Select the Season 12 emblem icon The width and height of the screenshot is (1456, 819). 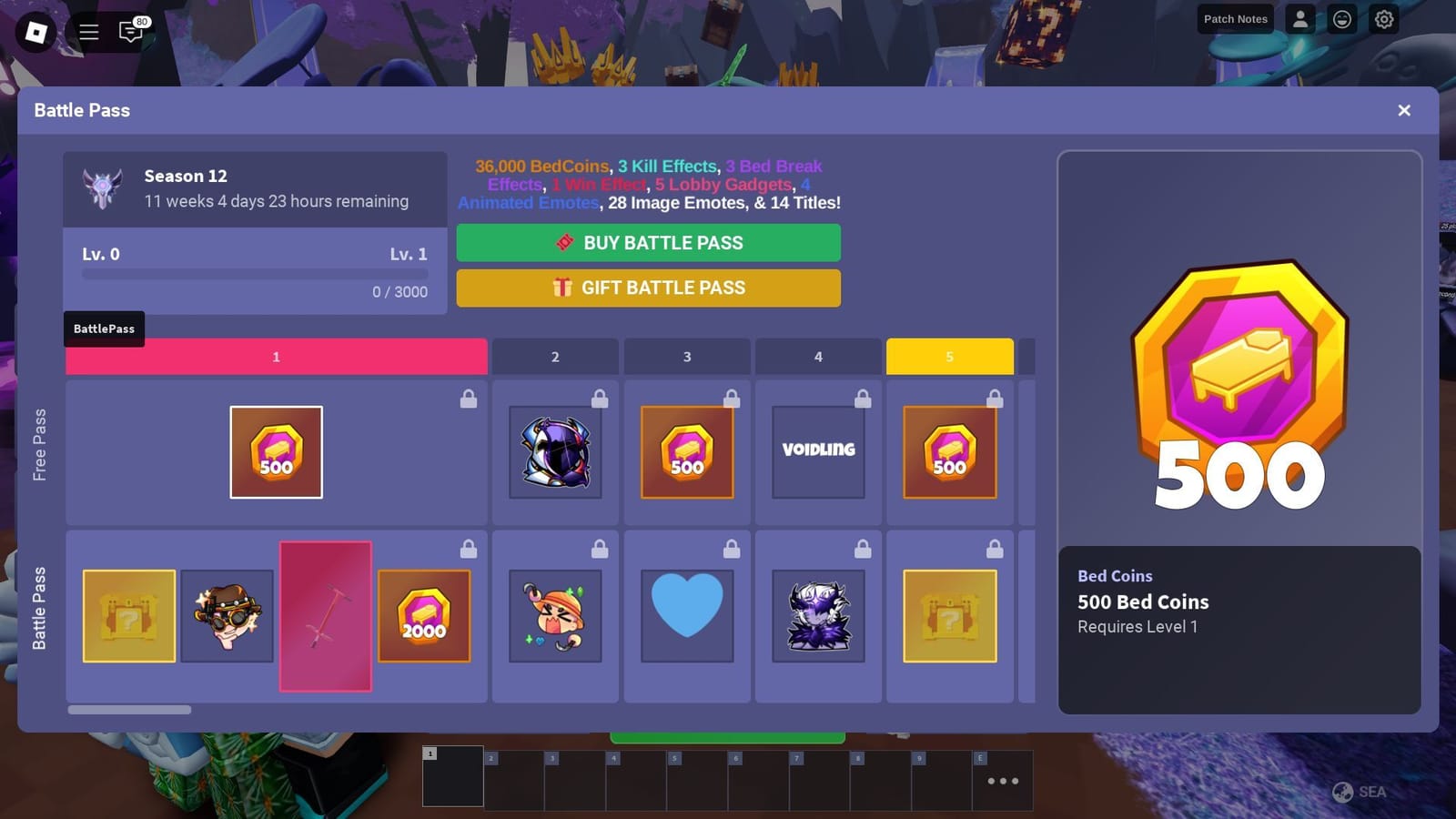102,188
